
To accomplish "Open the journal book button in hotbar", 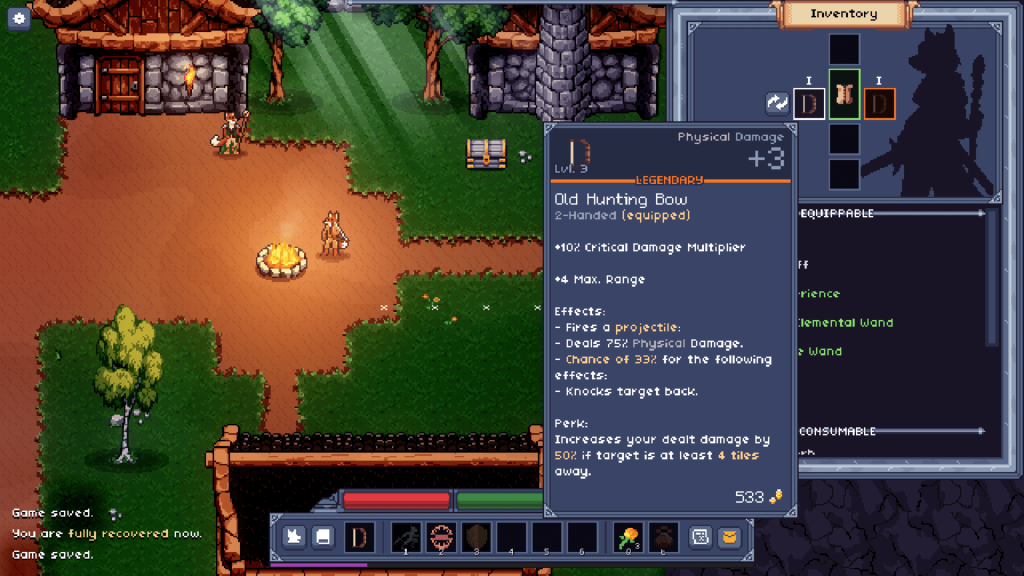I will click(x=323, y=537).
